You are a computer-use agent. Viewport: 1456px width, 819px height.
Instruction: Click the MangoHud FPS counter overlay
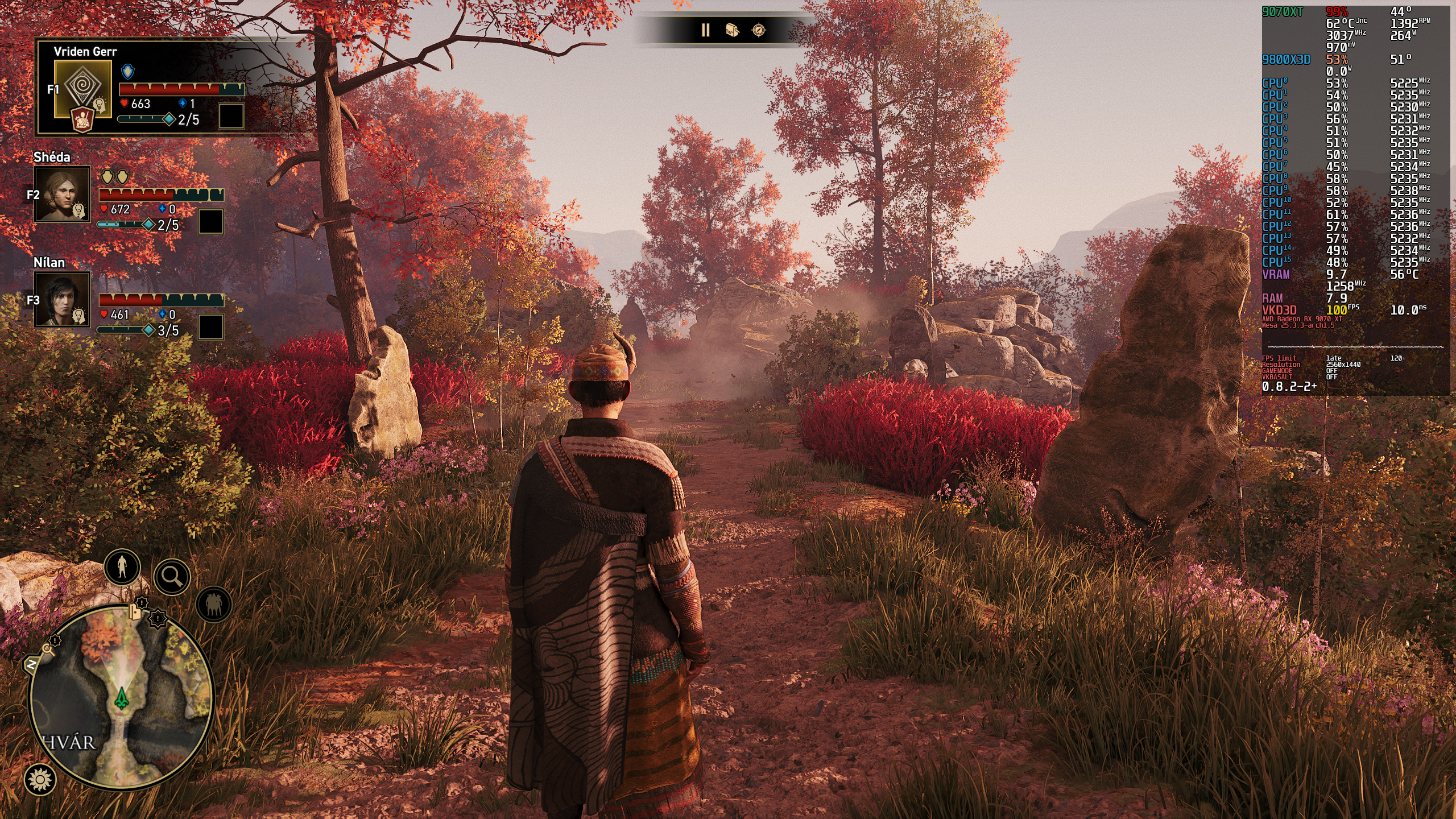1337,311
